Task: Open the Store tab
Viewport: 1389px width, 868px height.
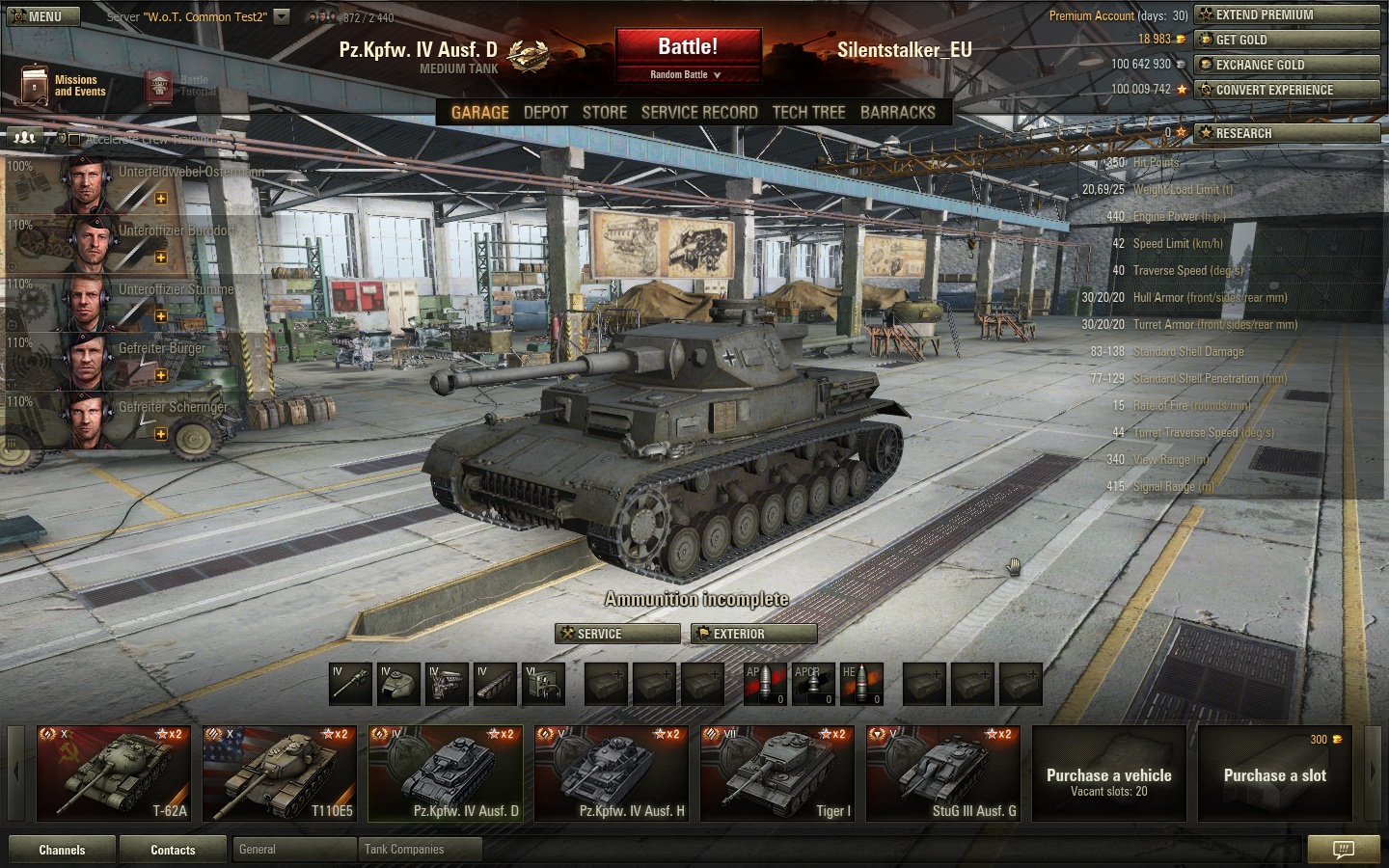Action: pos(604,112)
